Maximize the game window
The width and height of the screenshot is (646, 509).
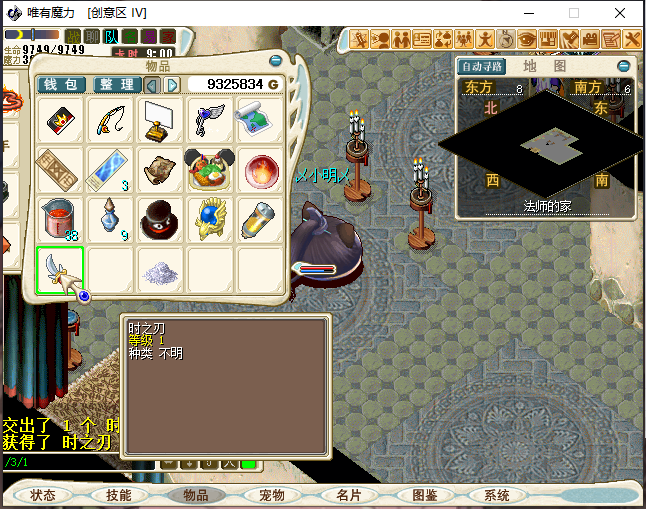click(x=574, y=13)
